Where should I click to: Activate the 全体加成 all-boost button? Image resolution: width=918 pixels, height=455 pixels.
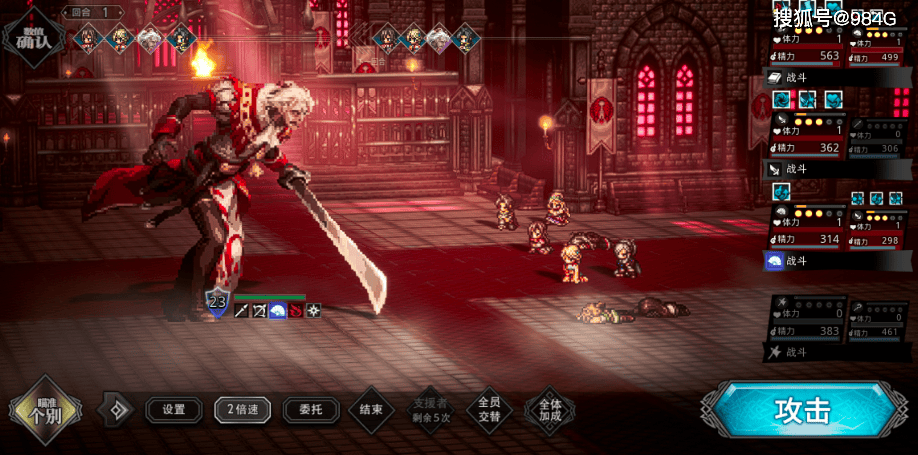[549, 409]
